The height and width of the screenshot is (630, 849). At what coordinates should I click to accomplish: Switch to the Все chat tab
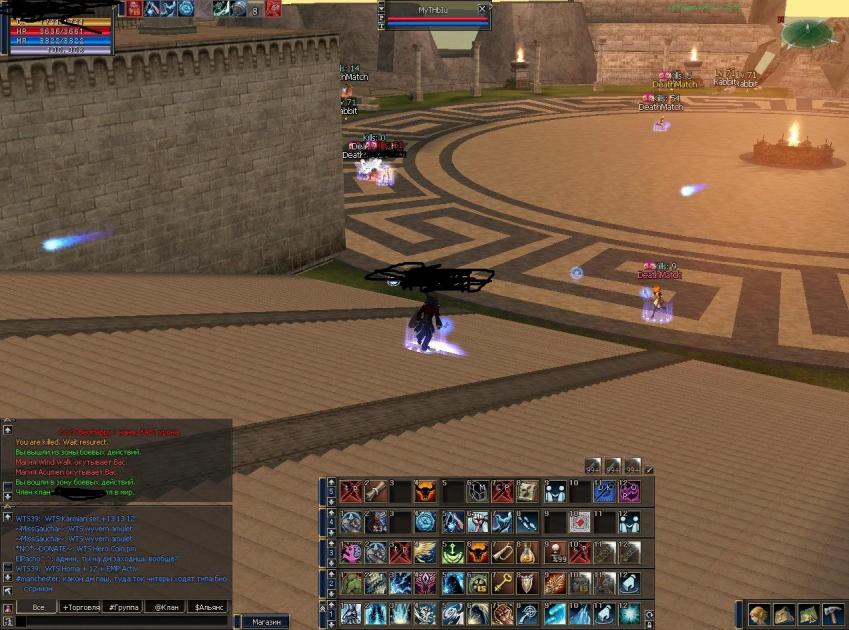tap(38, 607)
